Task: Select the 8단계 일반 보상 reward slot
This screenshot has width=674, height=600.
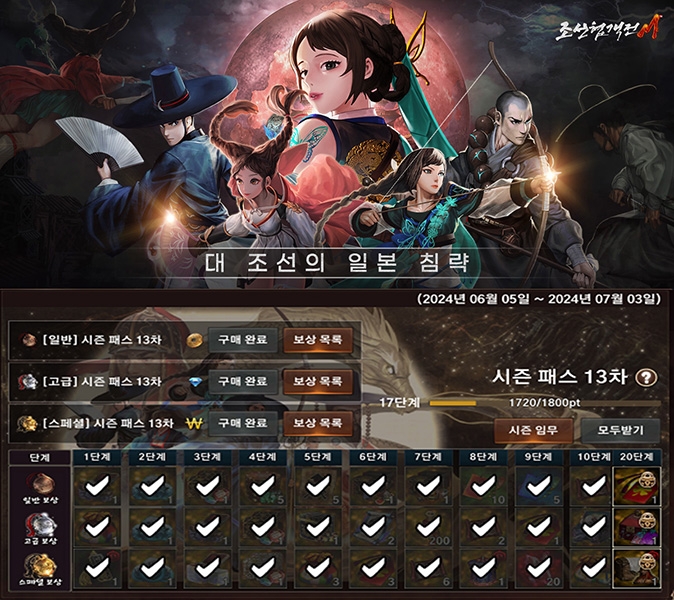Action: coord(483,487)
